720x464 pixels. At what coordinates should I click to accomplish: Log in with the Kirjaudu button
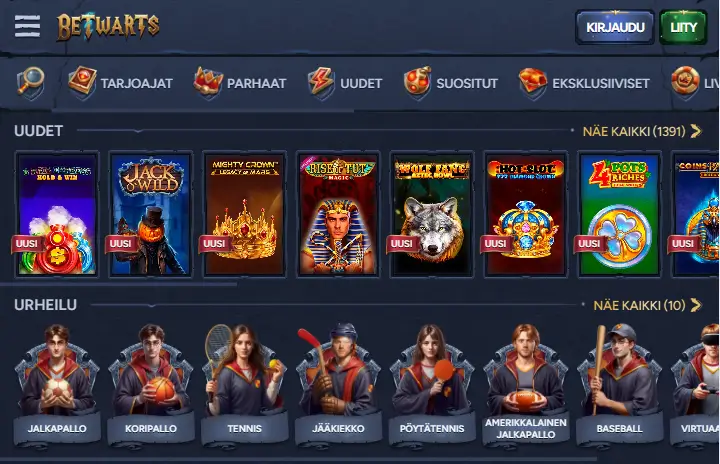click(614, 27)
